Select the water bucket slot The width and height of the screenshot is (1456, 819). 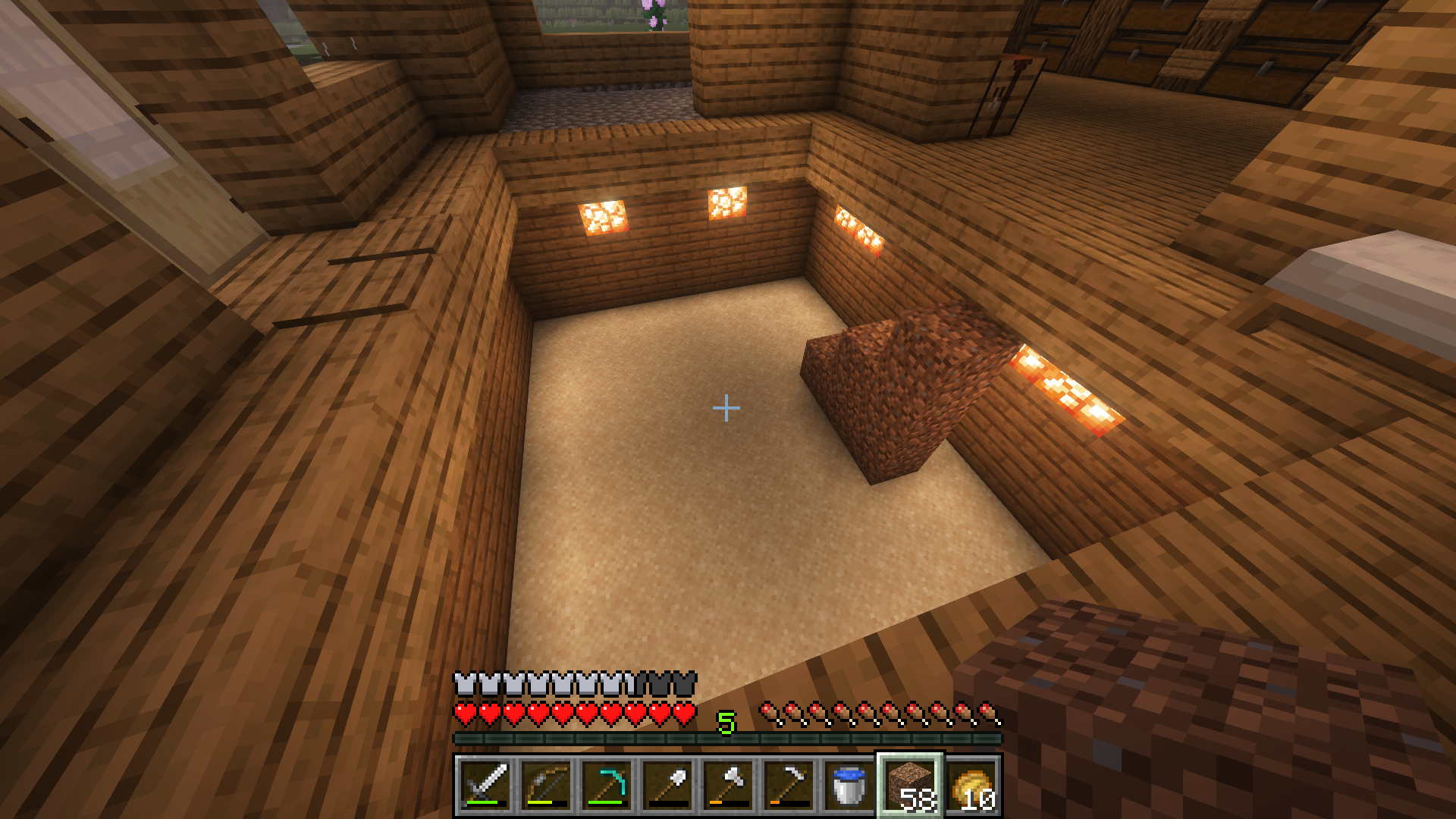click(x=849, y=785)
